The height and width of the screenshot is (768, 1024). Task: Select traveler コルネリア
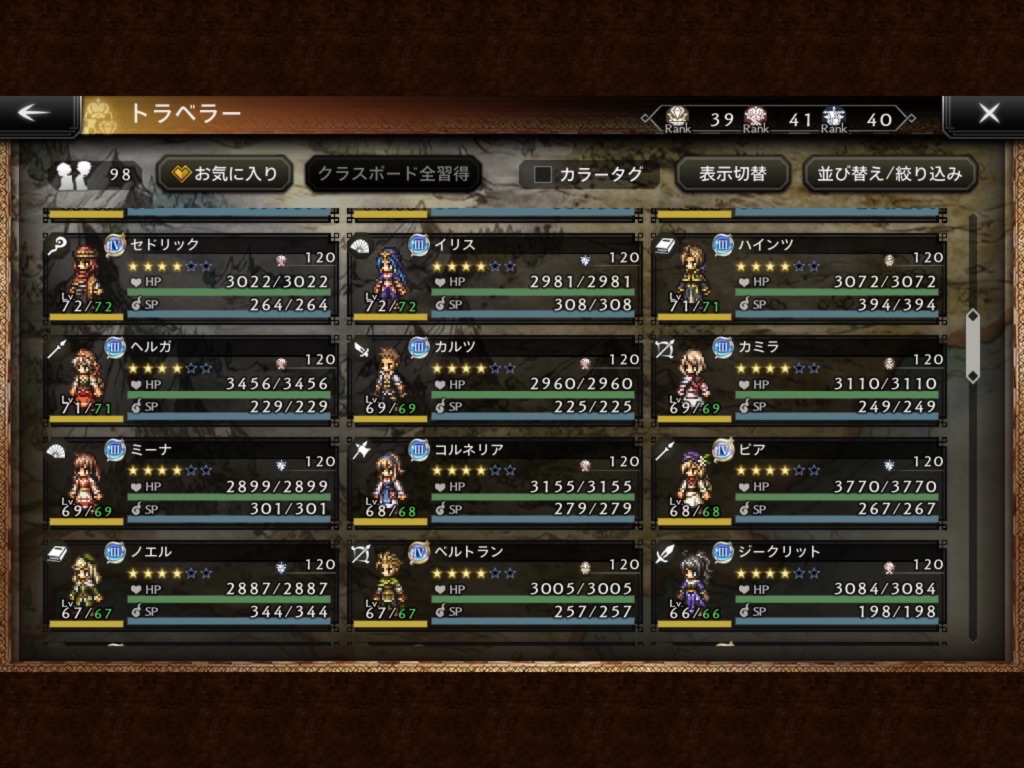coord(494,482)
